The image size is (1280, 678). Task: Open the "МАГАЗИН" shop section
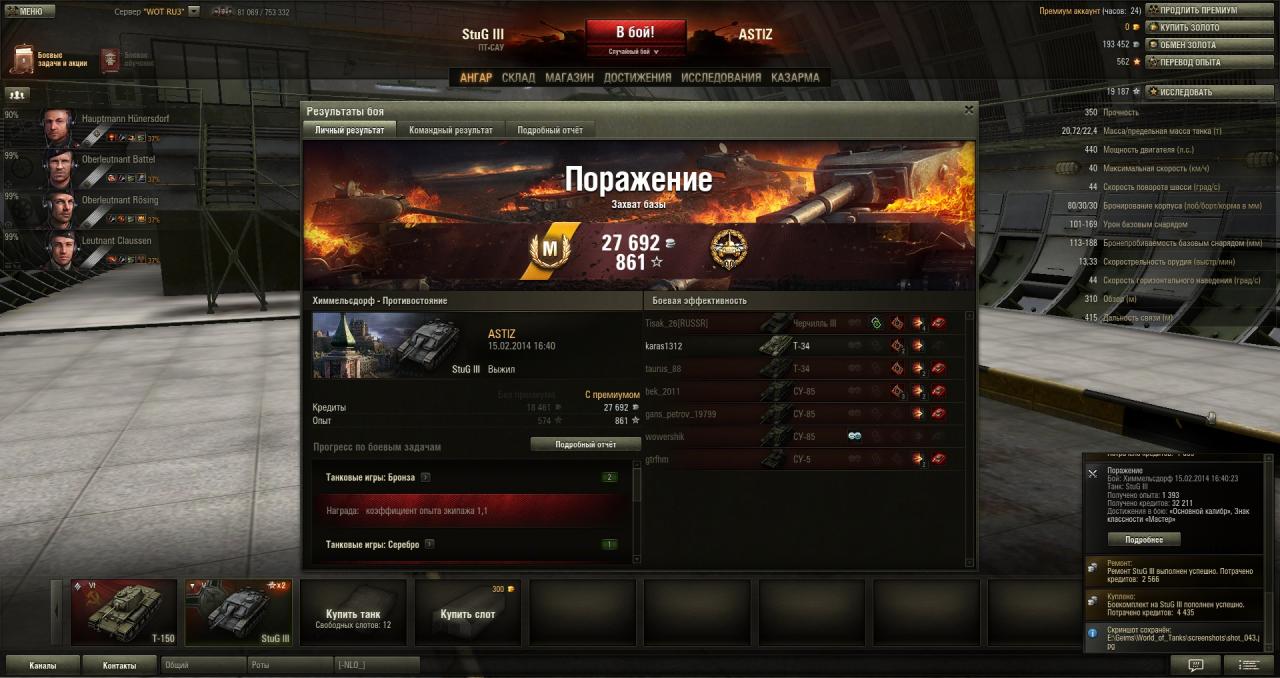[x=569, y=77]
